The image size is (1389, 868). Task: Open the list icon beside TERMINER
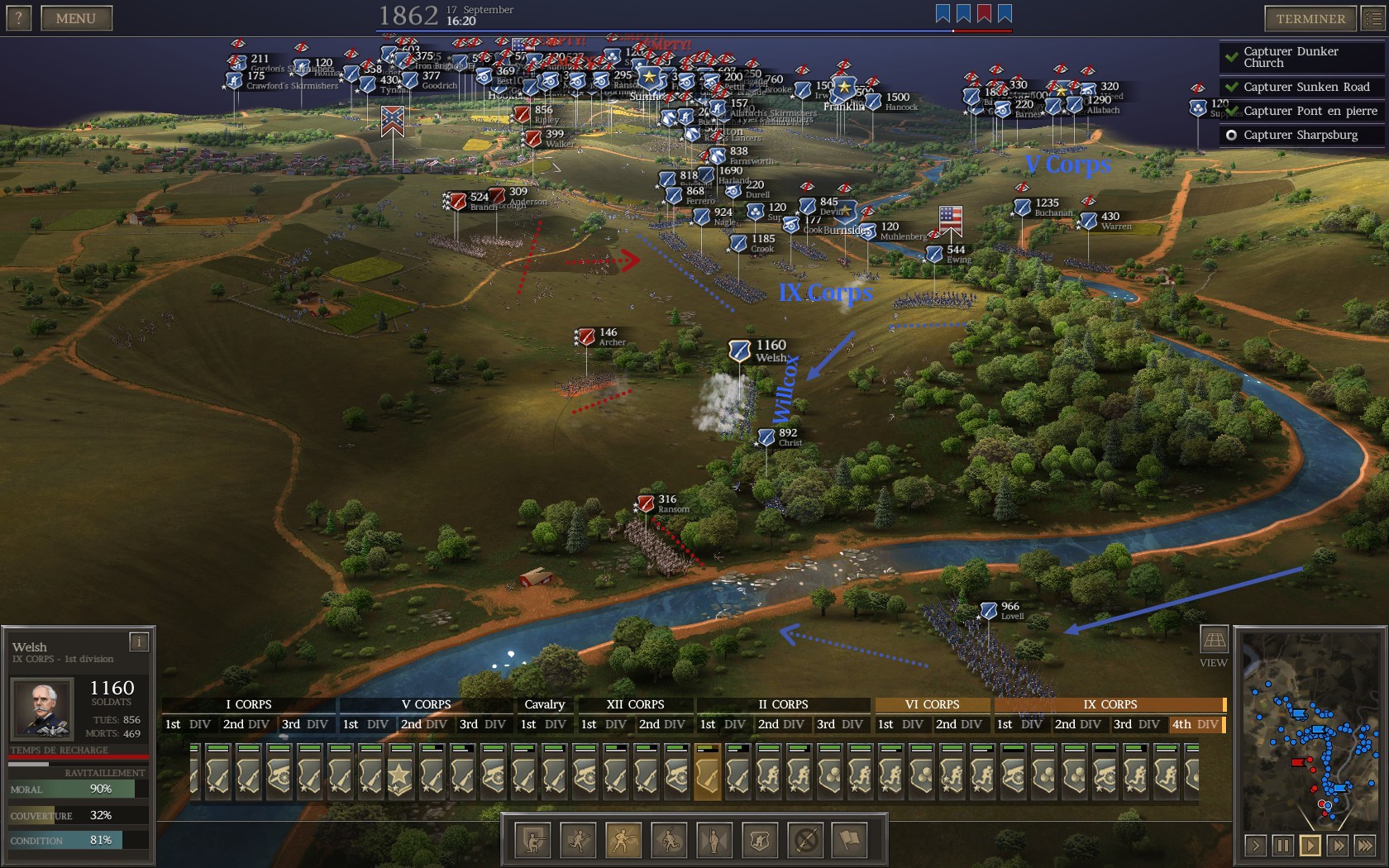pos(1372,18)
